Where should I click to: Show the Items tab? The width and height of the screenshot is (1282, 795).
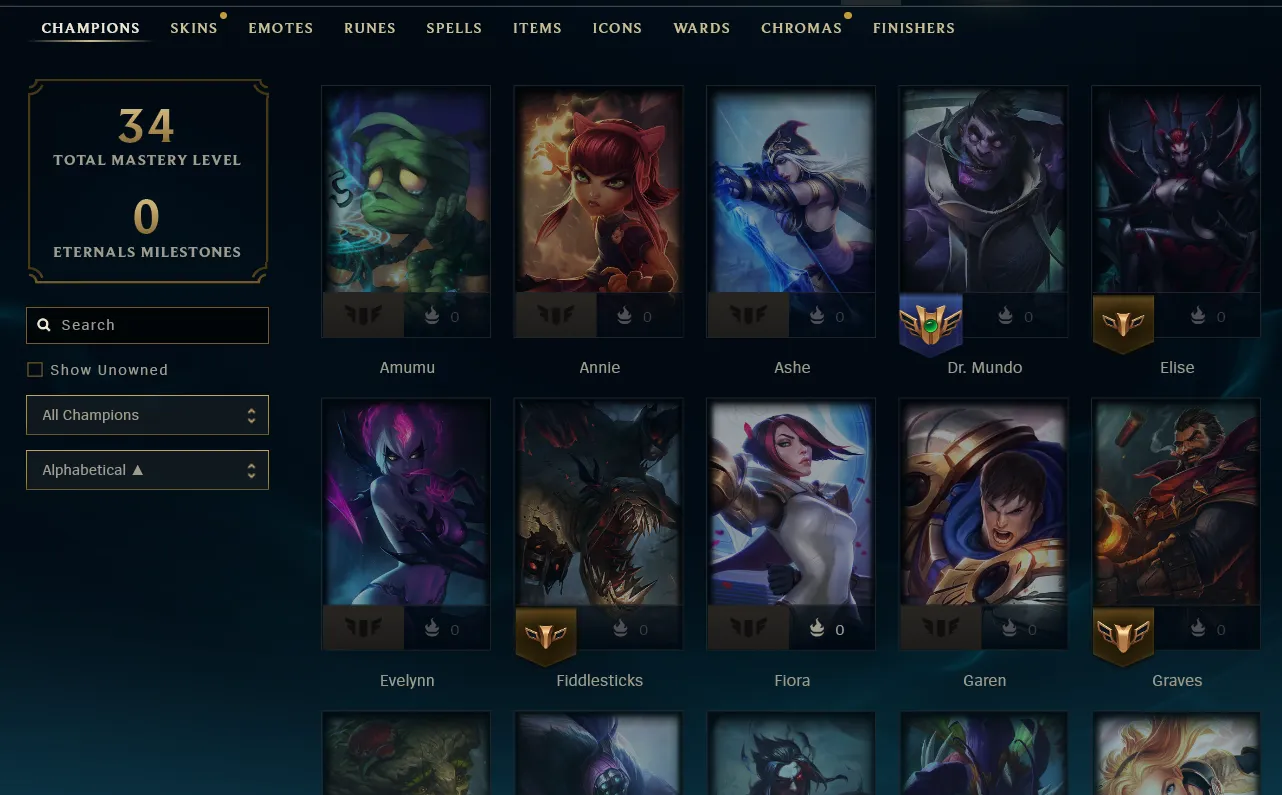(x=537, y=28)
